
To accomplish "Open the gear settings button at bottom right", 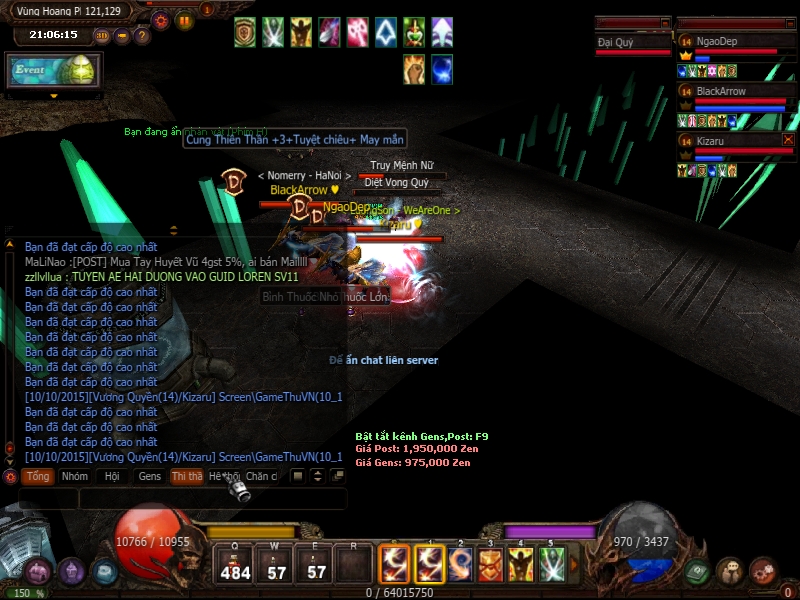I will coord(763,571).
